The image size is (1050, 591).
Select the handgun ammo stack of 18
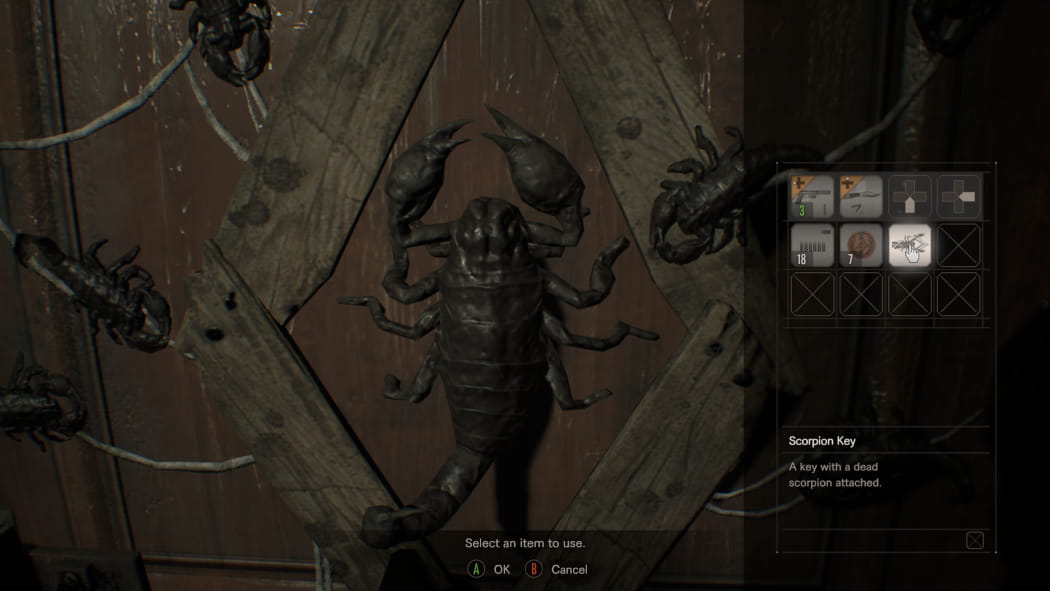tap(810, 245)
